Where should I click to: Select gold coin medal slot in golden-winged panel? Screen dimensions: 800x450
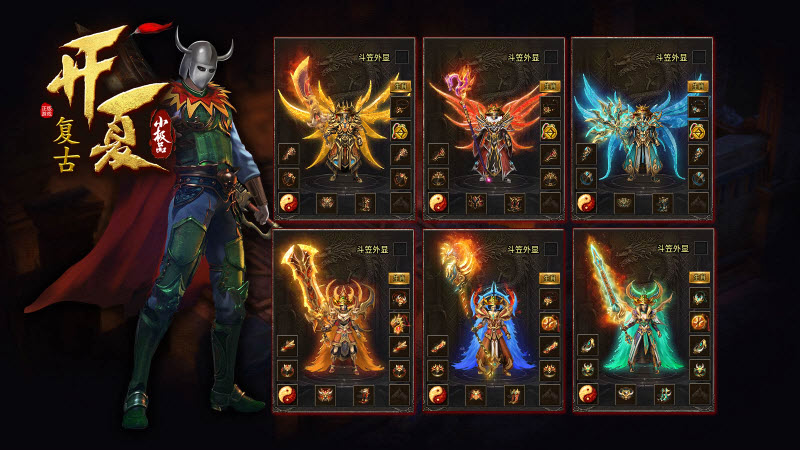pos(400,130)
